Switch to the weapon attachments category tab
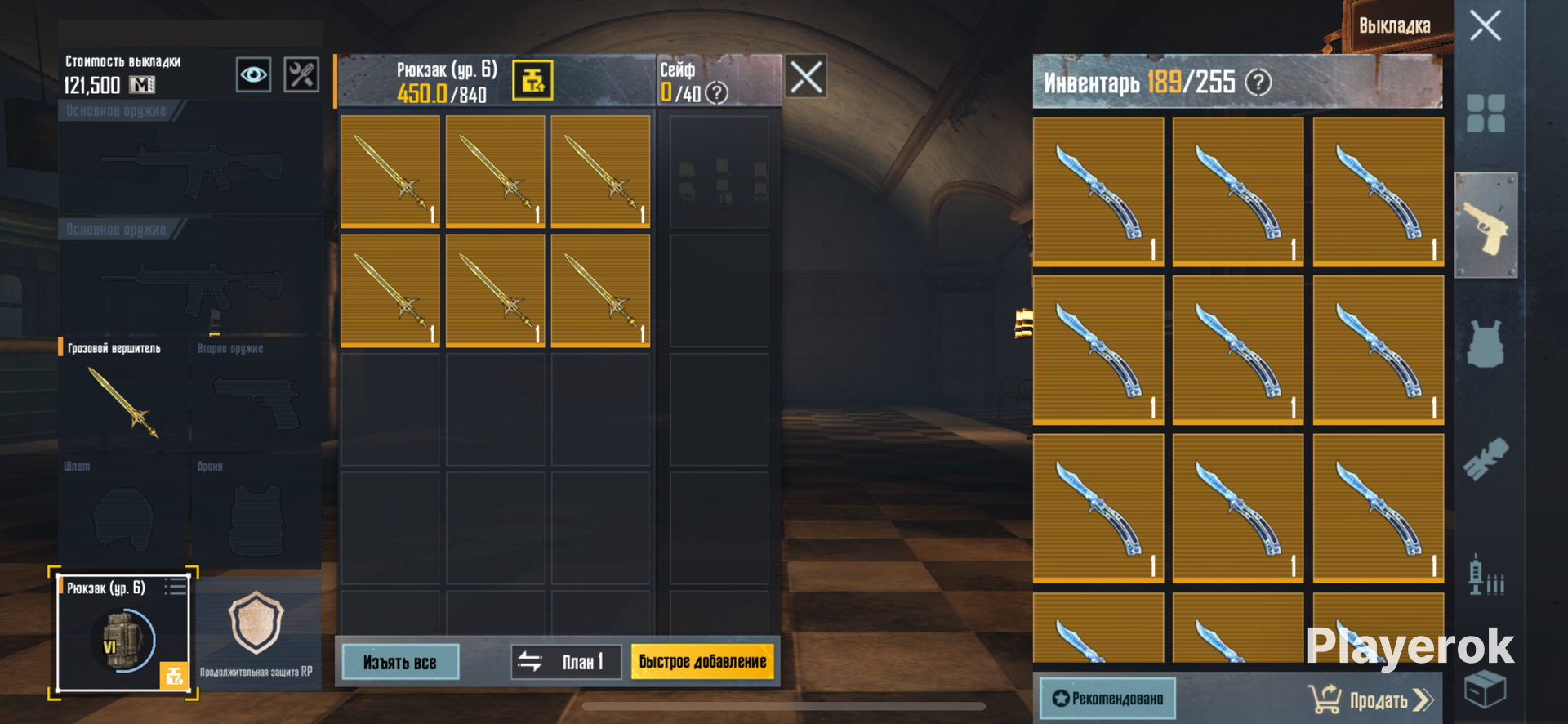 pyautogui.click(x=1486, y=459)
